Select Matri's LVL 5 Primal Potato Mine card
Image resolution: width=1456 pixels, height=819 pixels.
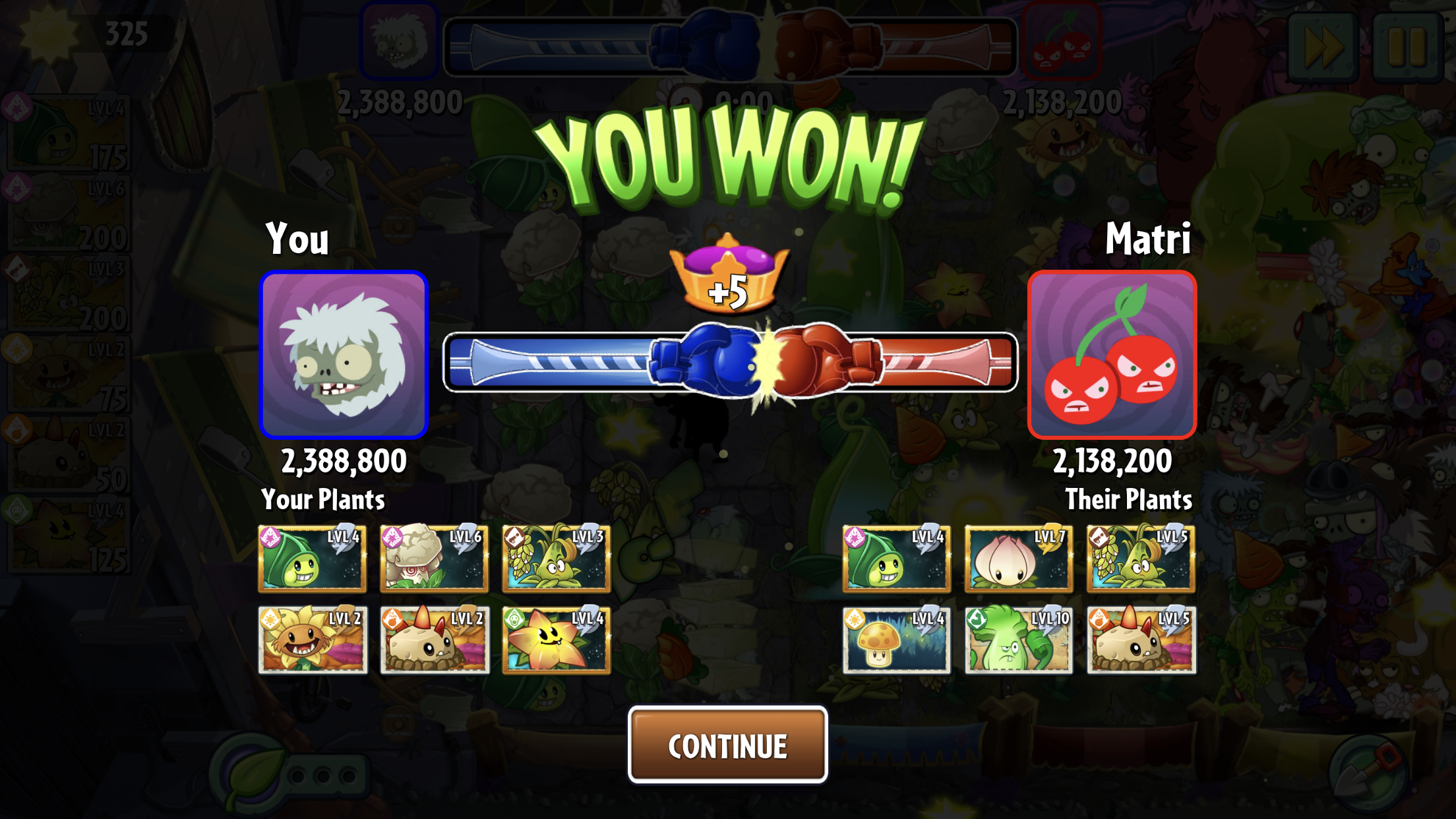1141,639
